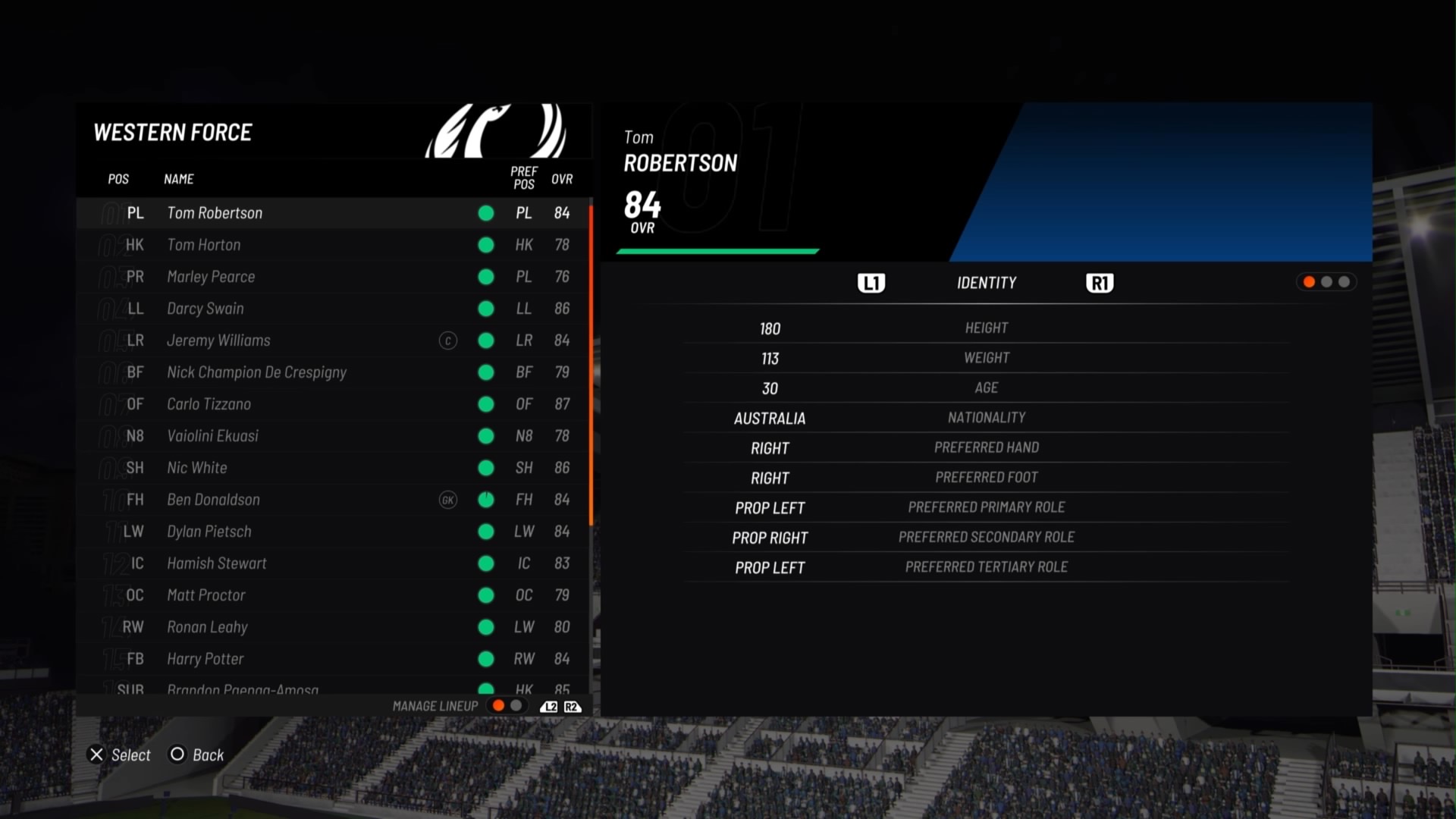Choose Nick Champion De Crespigny
The width and height of the screenshot is (1456, 819).
[256, 372]
